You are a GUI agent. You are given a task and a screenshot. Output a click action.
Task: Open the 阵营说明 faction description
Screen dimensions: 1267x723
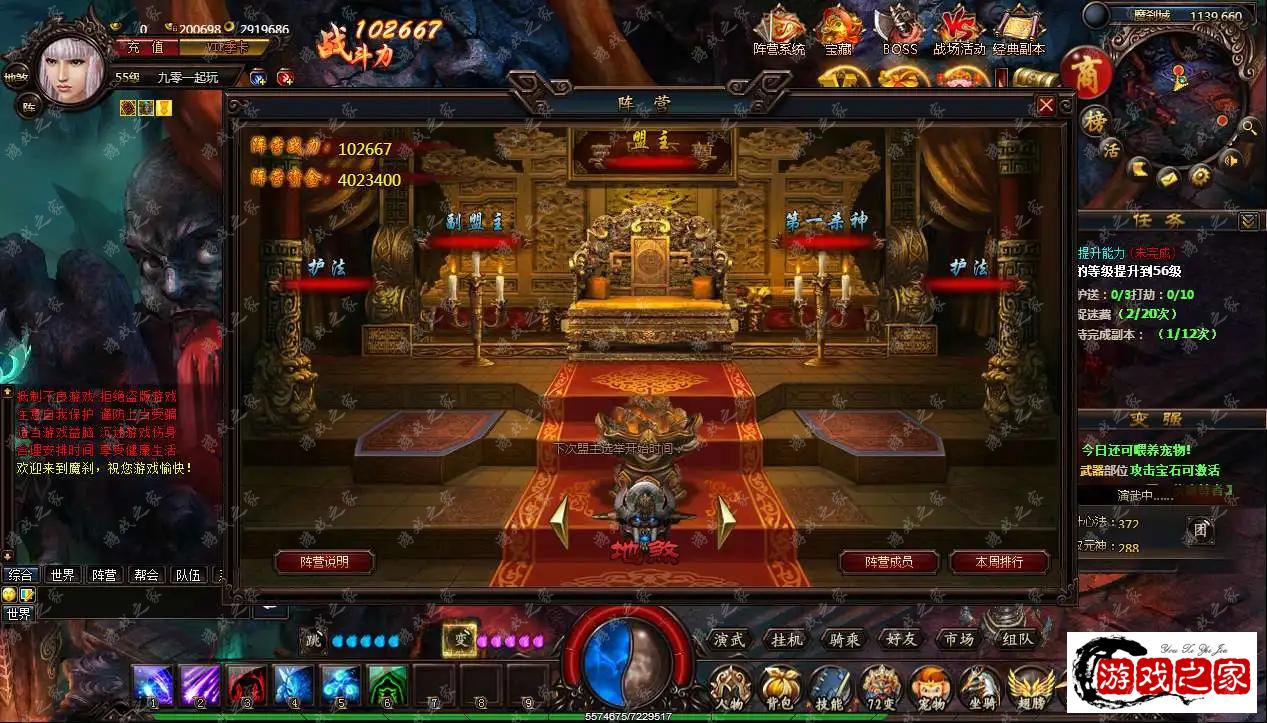point(325,562)
